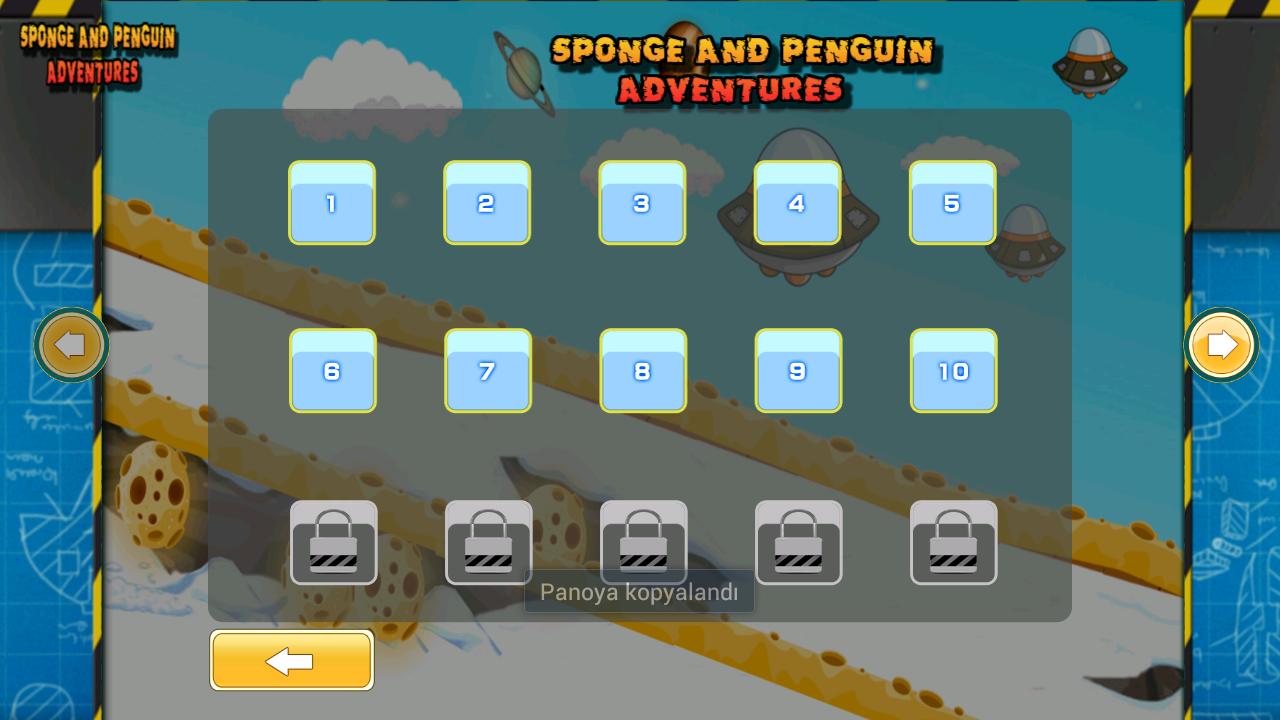Image resolution: width=1280 pixels, height=720 pixels.
Task: Open level 6
Action: [333, 371]
